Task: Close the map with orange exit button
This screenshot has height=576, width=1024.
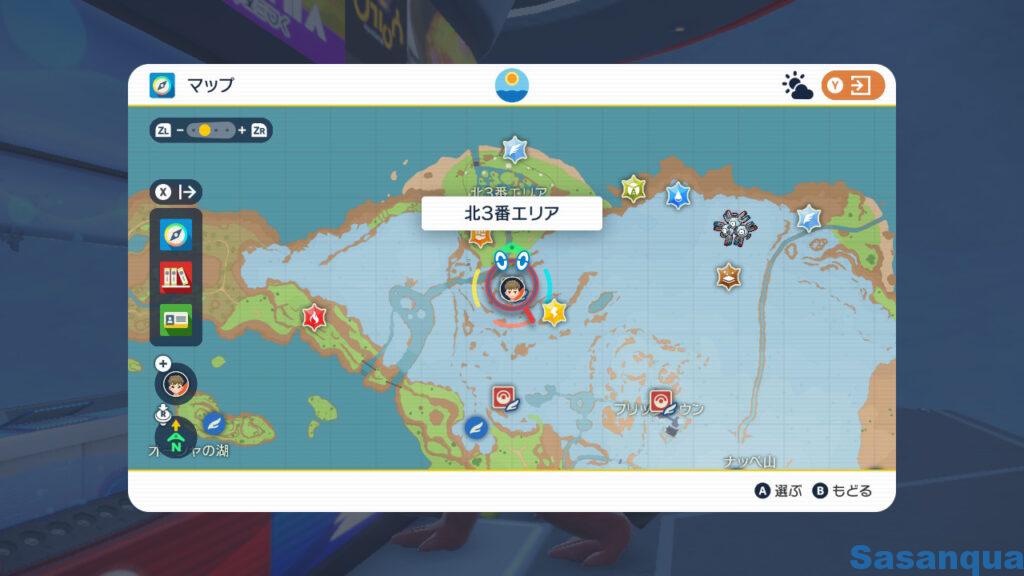Action: pos(853,86)
